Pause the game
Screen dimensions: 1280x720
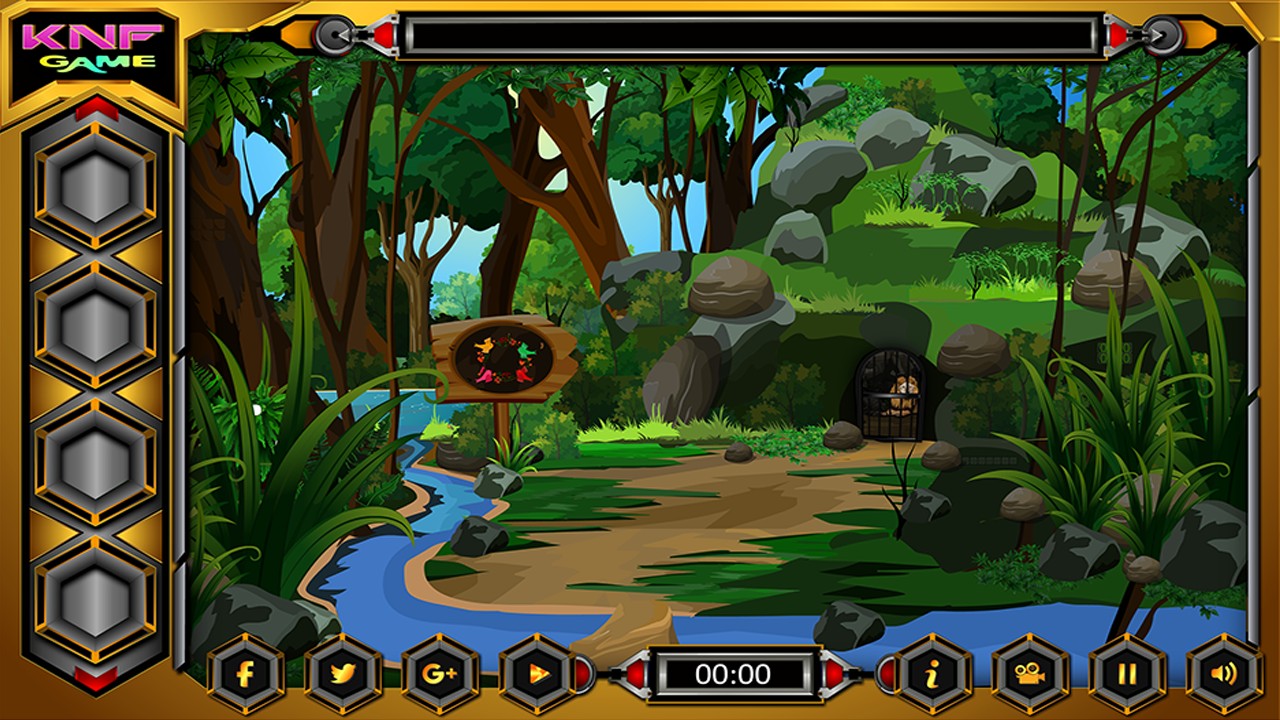click(x=1126, y=673)
